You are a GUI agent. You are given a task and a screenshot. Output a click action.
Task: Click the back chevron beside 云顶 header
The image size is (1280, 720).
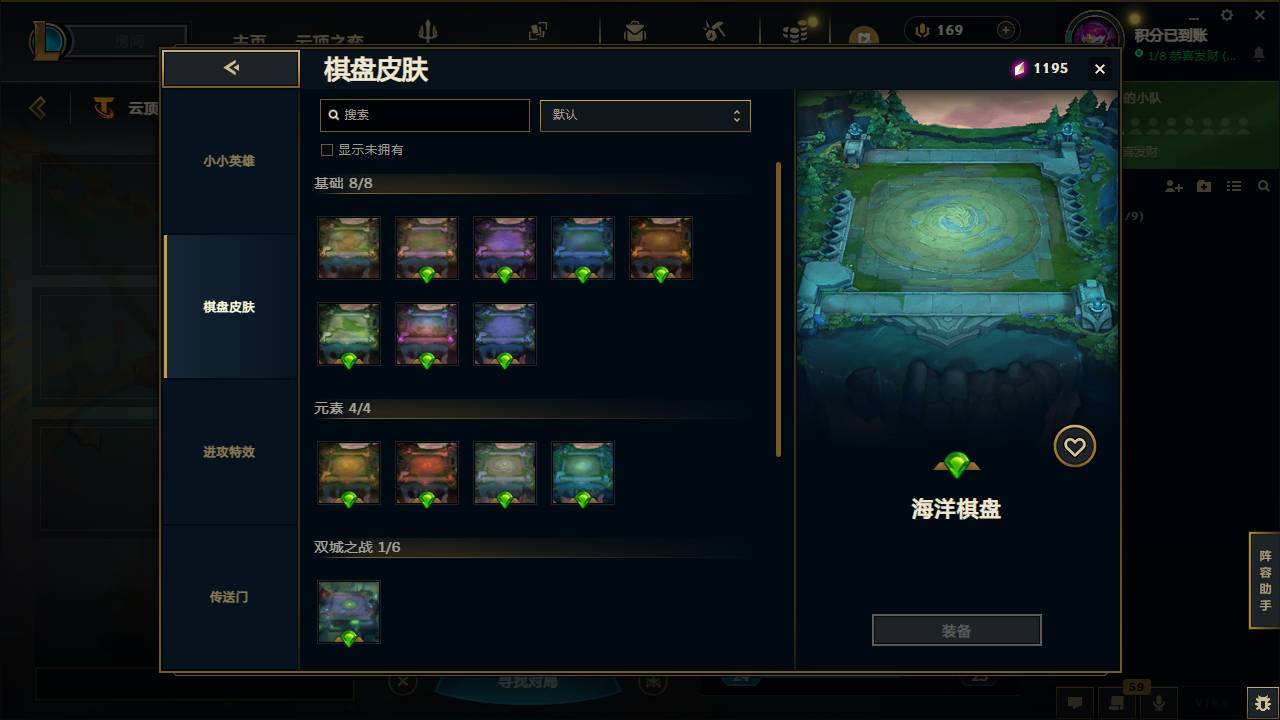37,107
